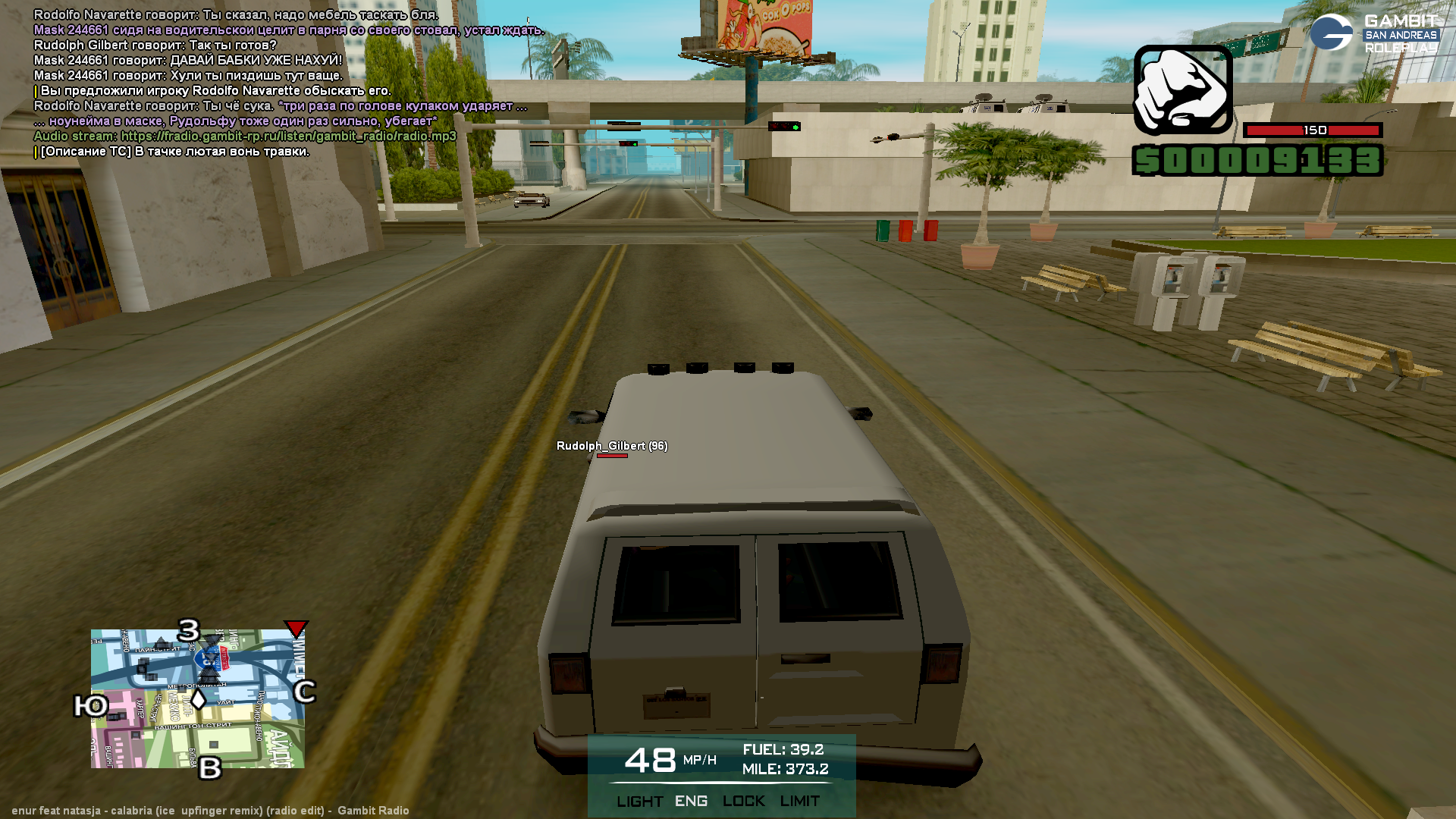Toggle the LOCK vehicle indicator
1456x819 pixels.
[743, 802]
